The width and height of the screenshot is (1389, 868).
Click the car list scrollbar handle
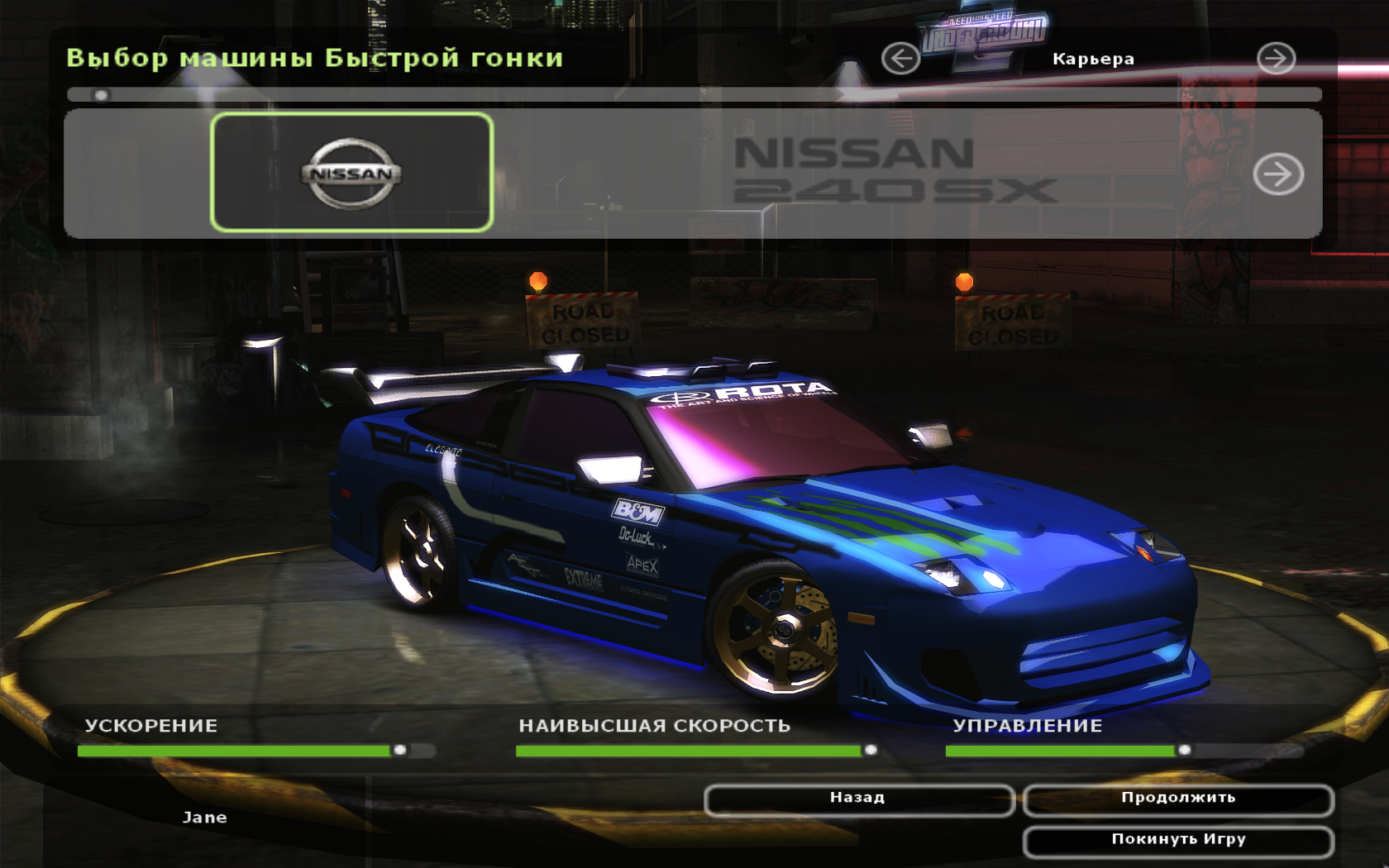tap(101, 95)
